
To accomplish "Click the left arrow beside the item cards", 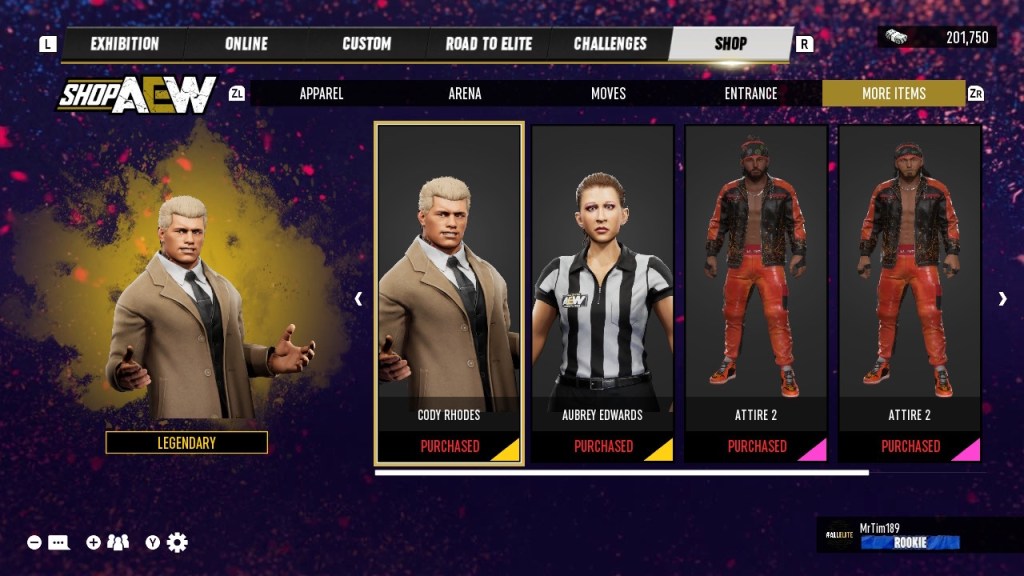I will coord(359,298).
